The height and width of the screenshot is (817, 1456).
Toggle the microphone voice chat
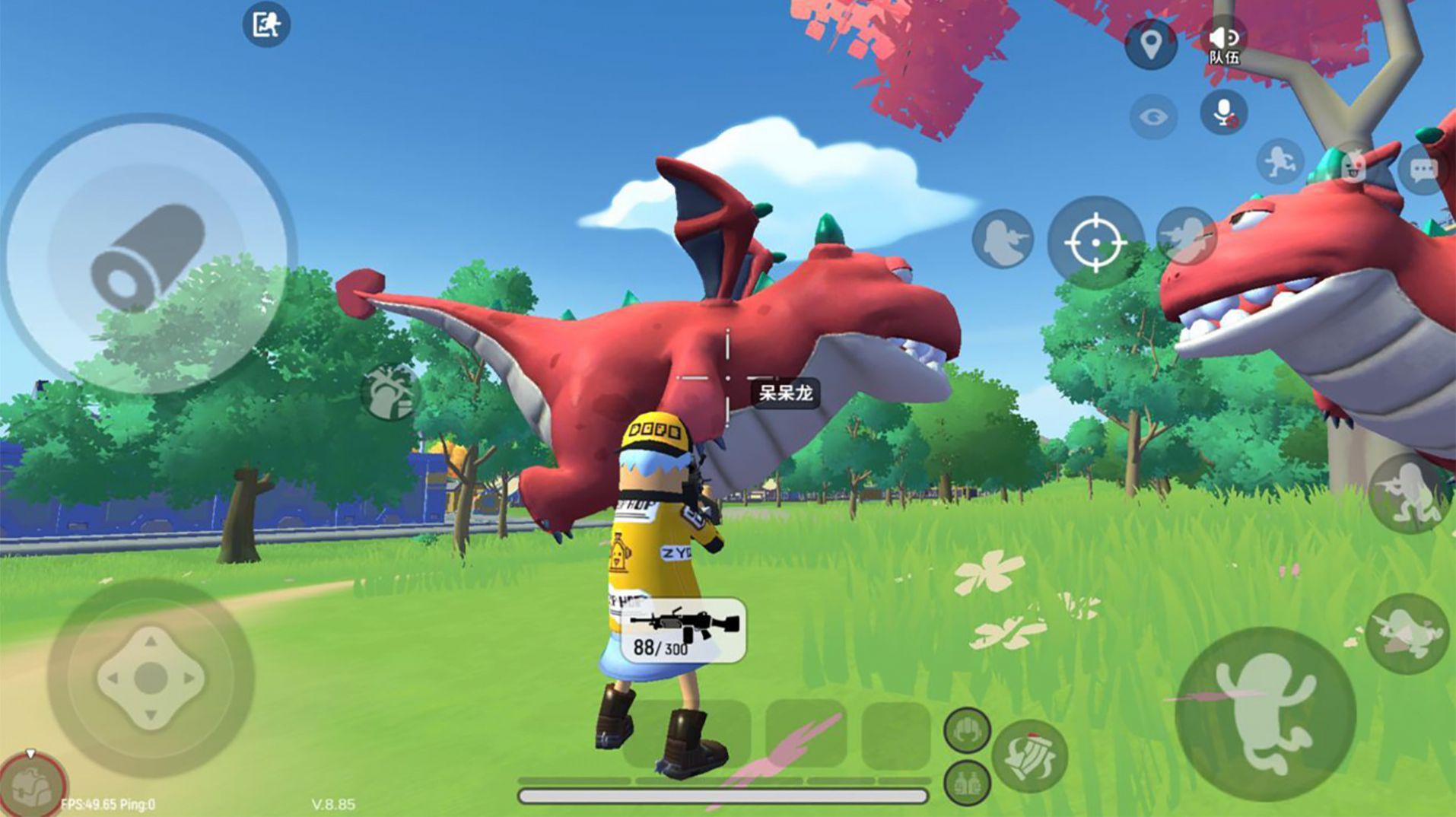click(1223, 114)
